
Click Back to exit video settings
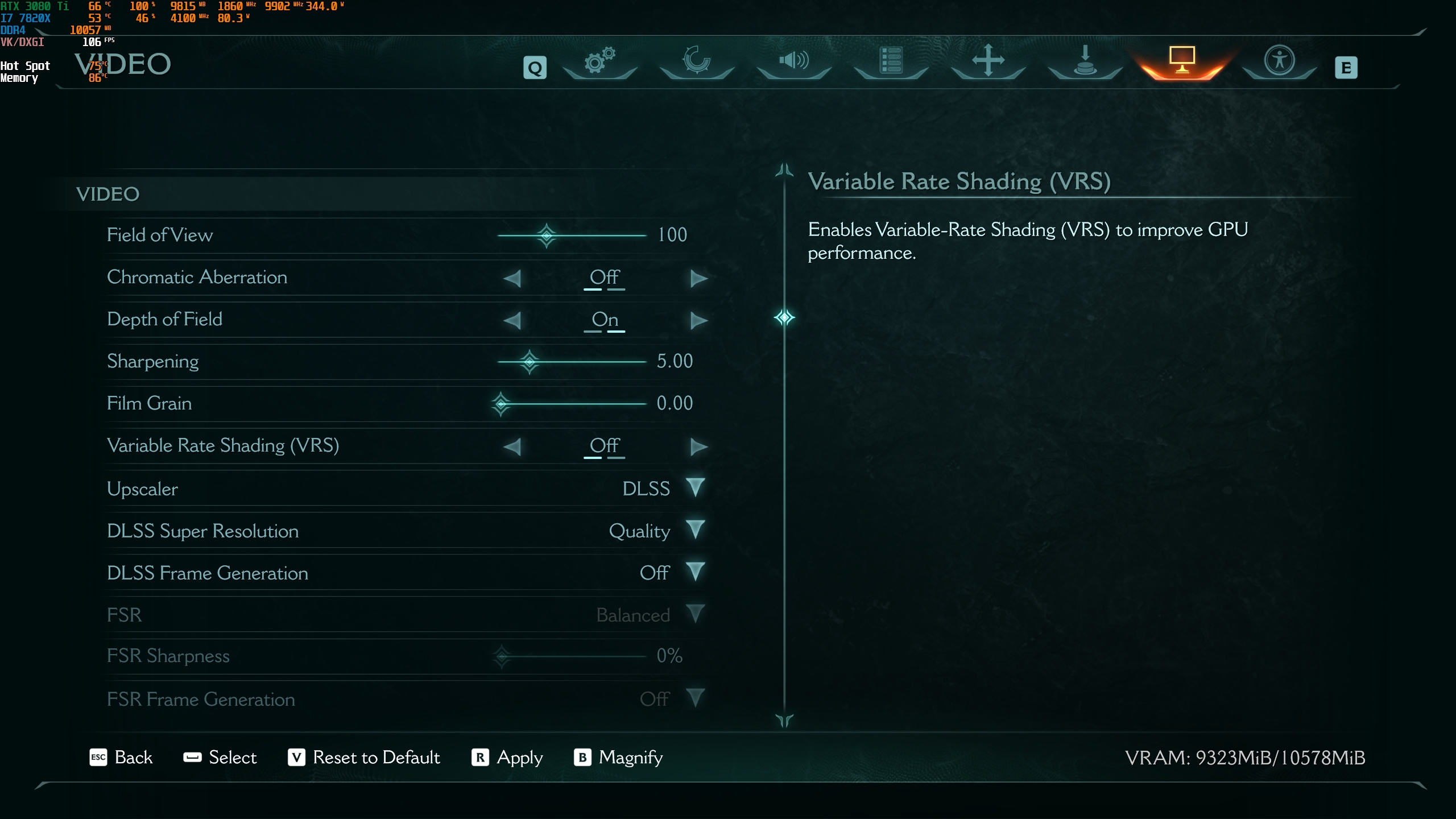click(x=121, y=758)
